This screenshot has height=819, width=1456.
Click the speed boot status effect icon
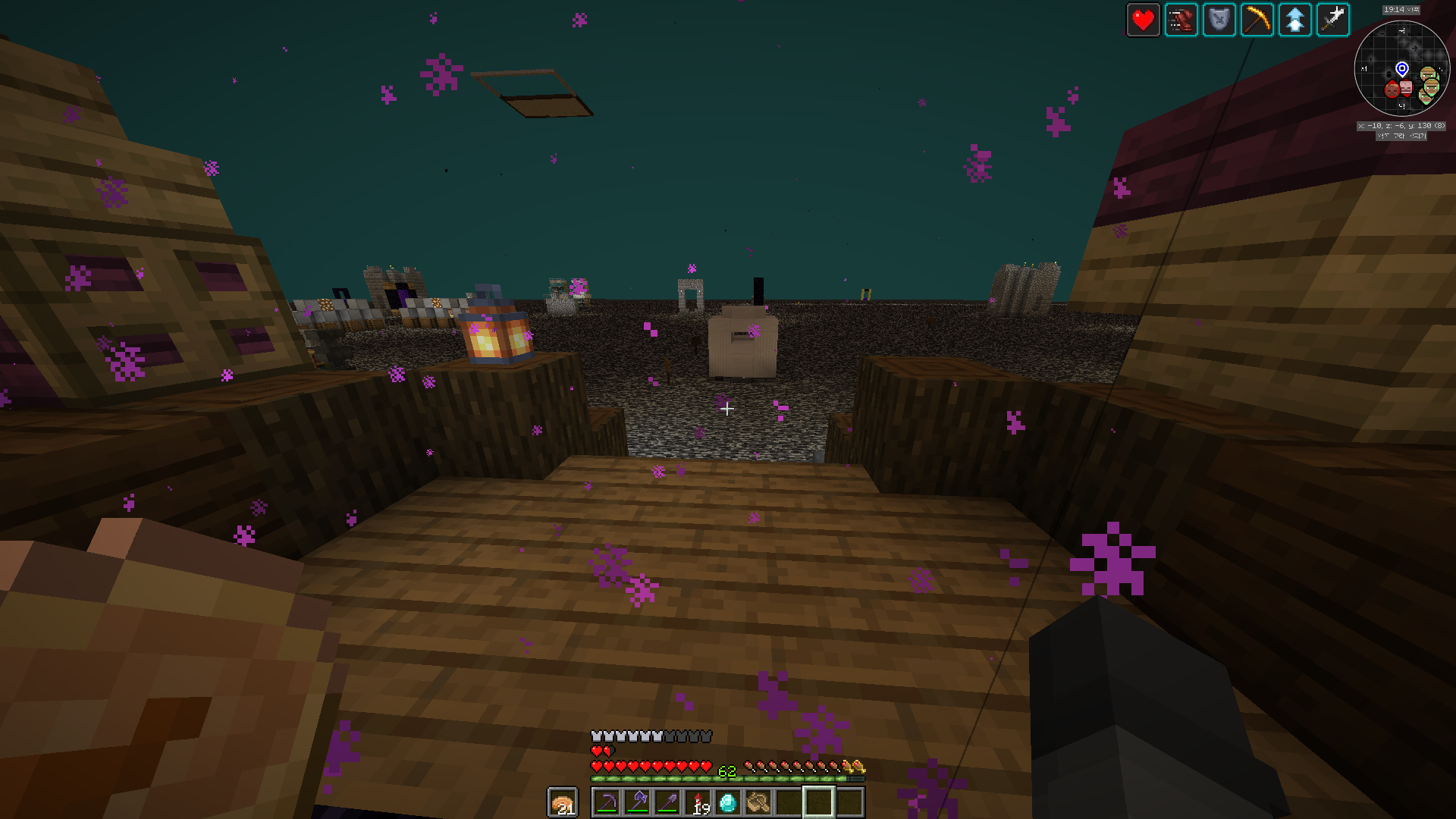(x=1181, y=20)
